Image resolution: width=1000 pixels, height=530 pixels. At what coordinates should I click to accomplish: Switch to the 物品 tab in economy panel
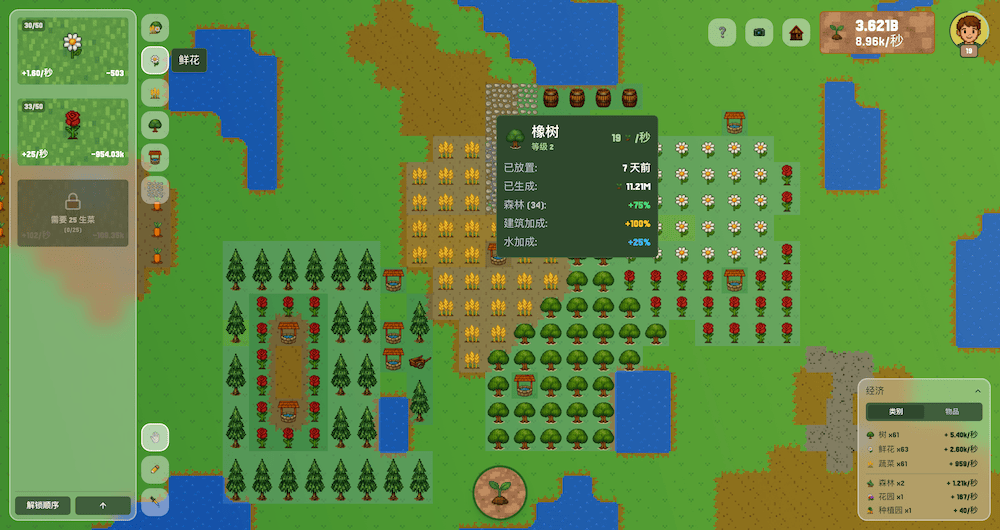(x=951, y=412)
